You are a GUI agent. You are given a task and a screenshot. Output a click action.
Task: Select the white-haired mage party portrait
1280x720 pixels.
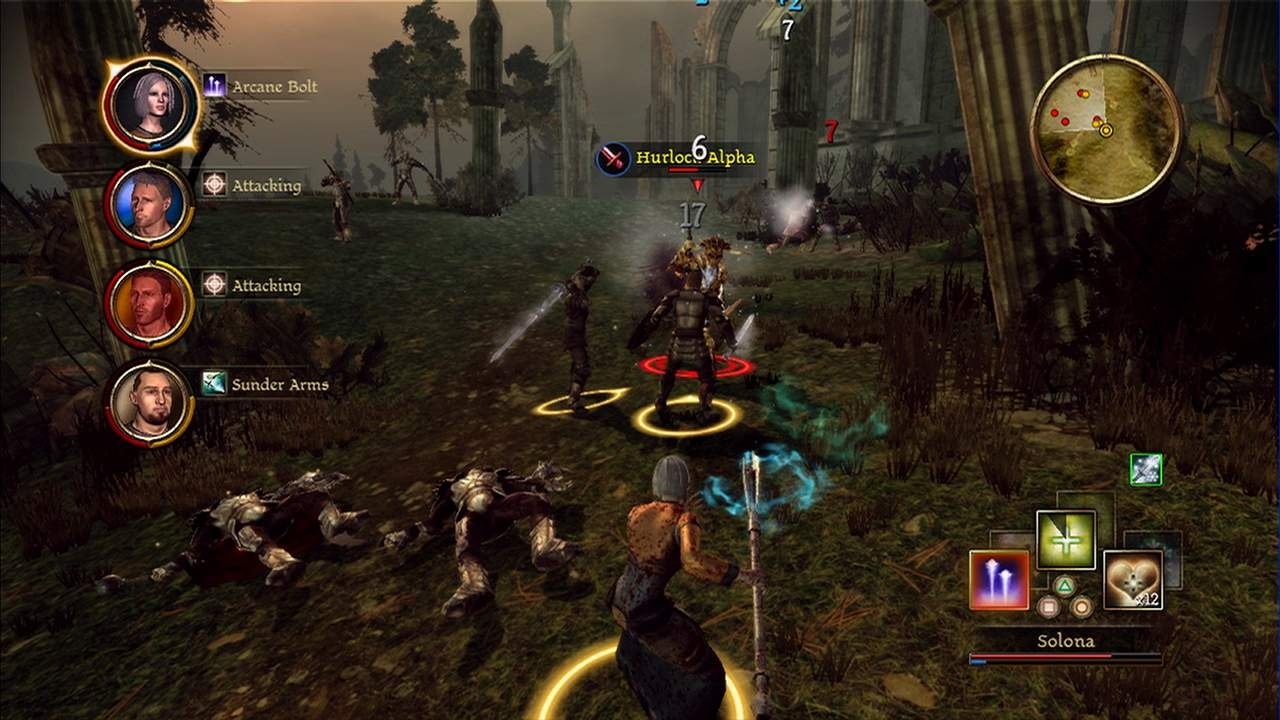click(151, 105)
